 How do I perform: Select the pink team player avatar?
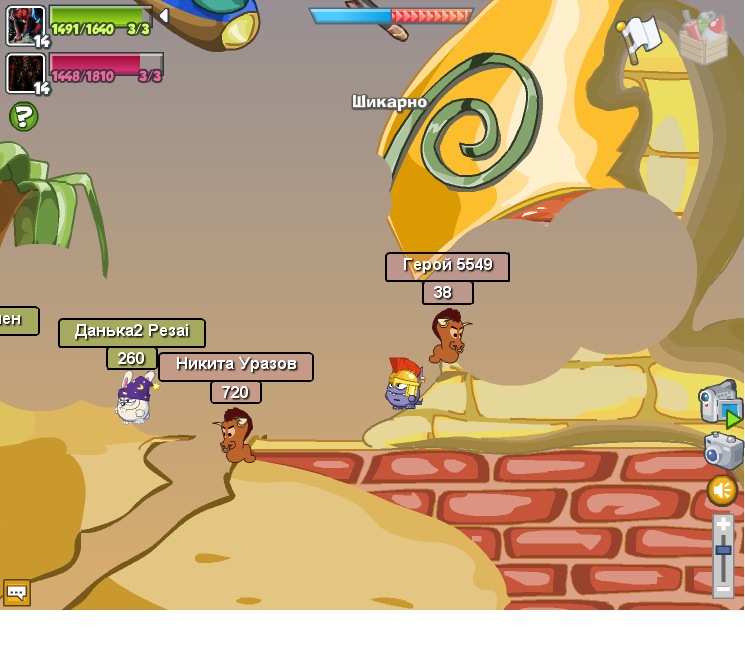point(25,72)
